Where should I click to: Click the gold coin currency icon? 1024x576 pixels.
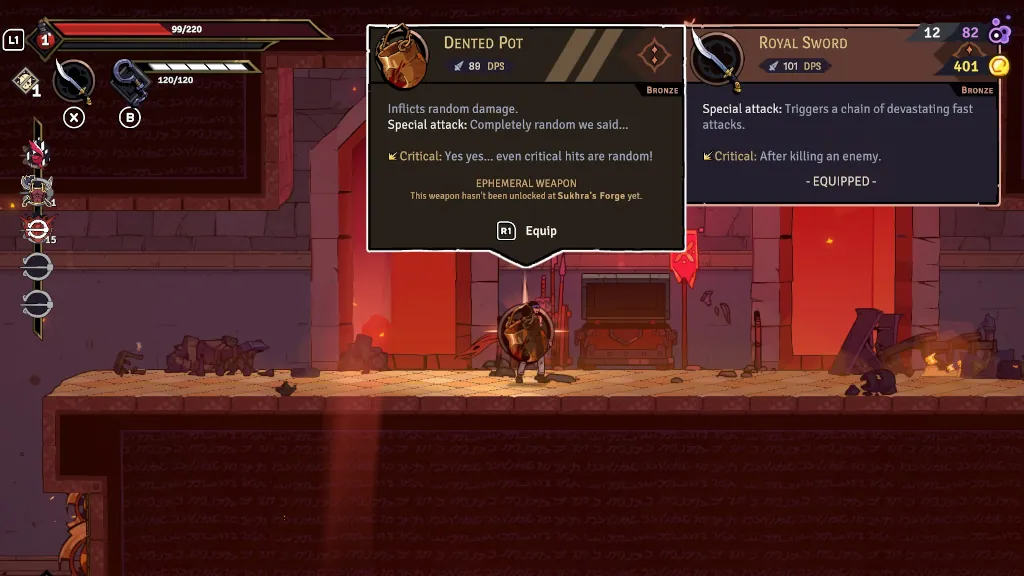point(998,67)
